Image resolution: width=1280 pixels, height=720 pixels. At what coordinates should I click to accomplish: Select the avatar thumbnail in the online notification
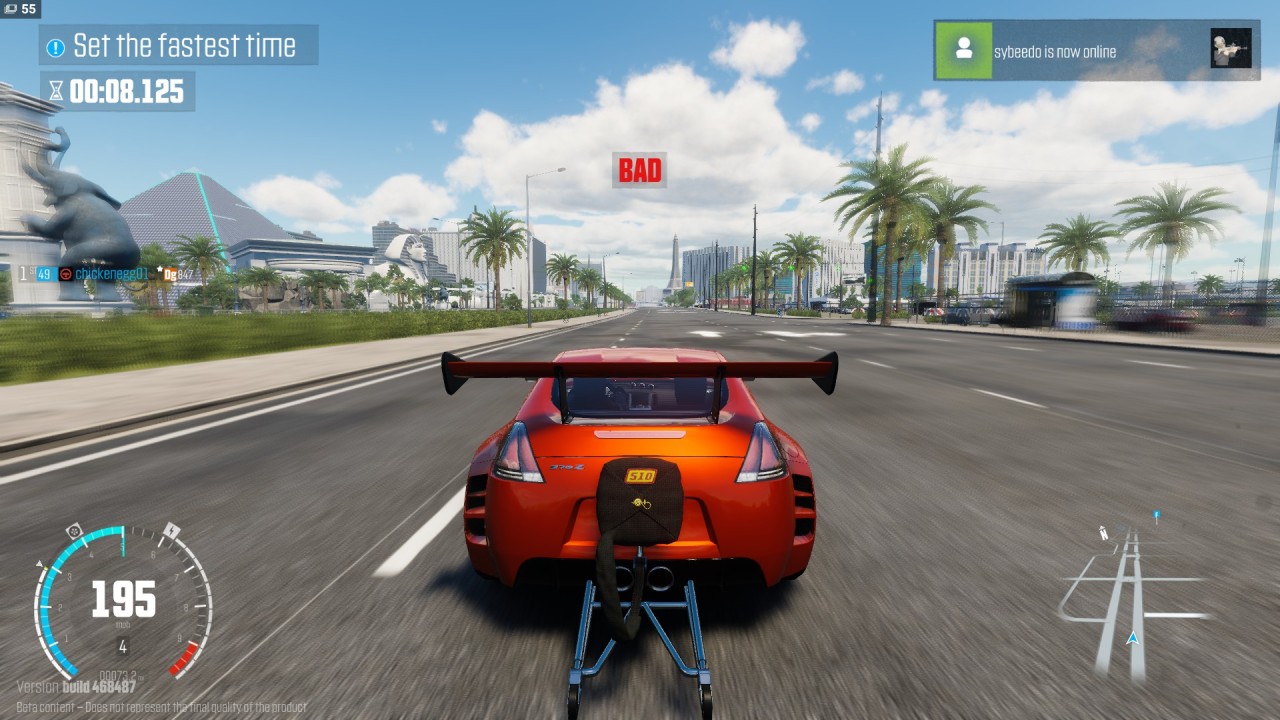pos(1230,49)
